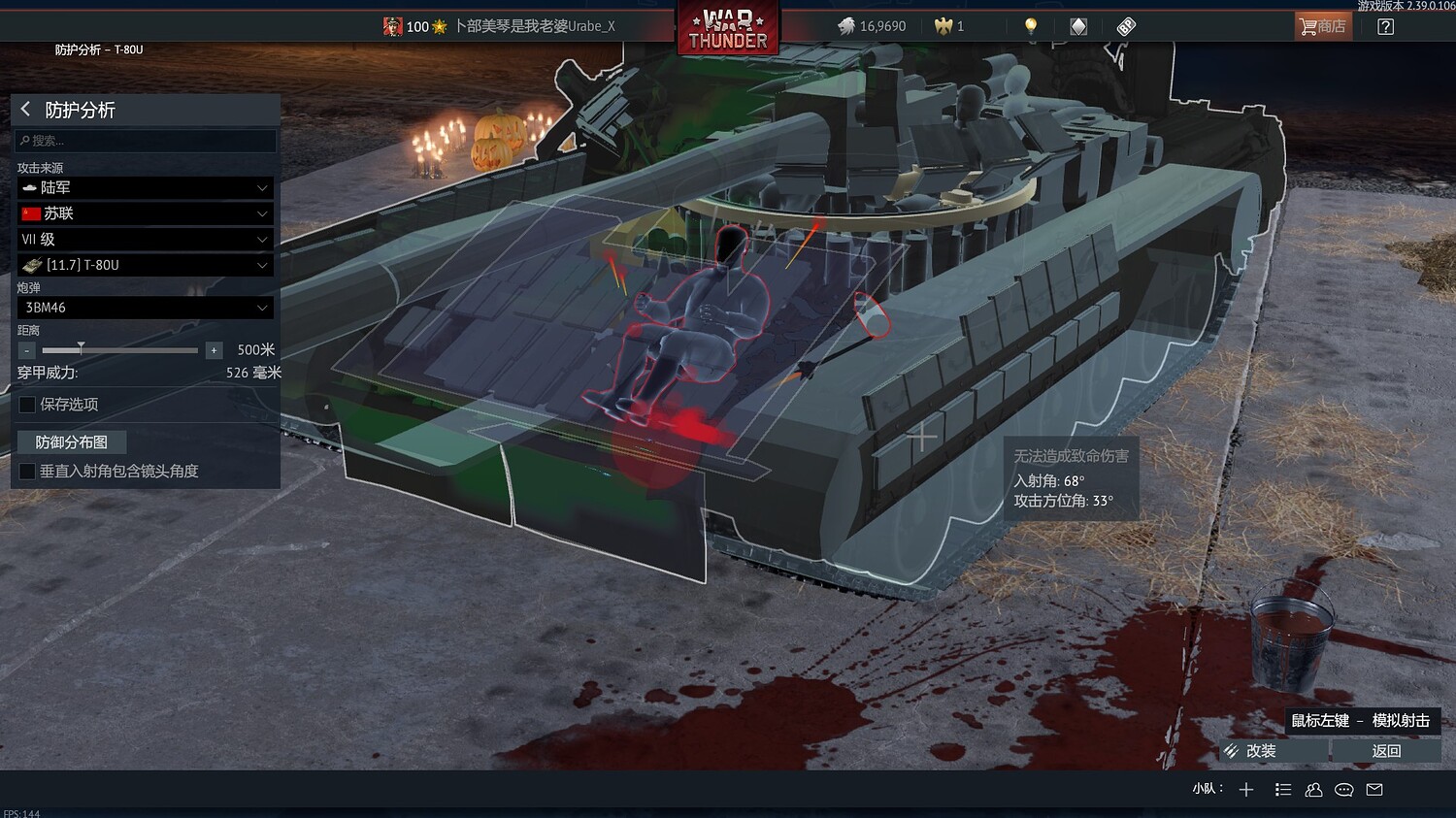Open the decals diamond icon in top bar
The image size is (1456, 818).
(1077, 26)
